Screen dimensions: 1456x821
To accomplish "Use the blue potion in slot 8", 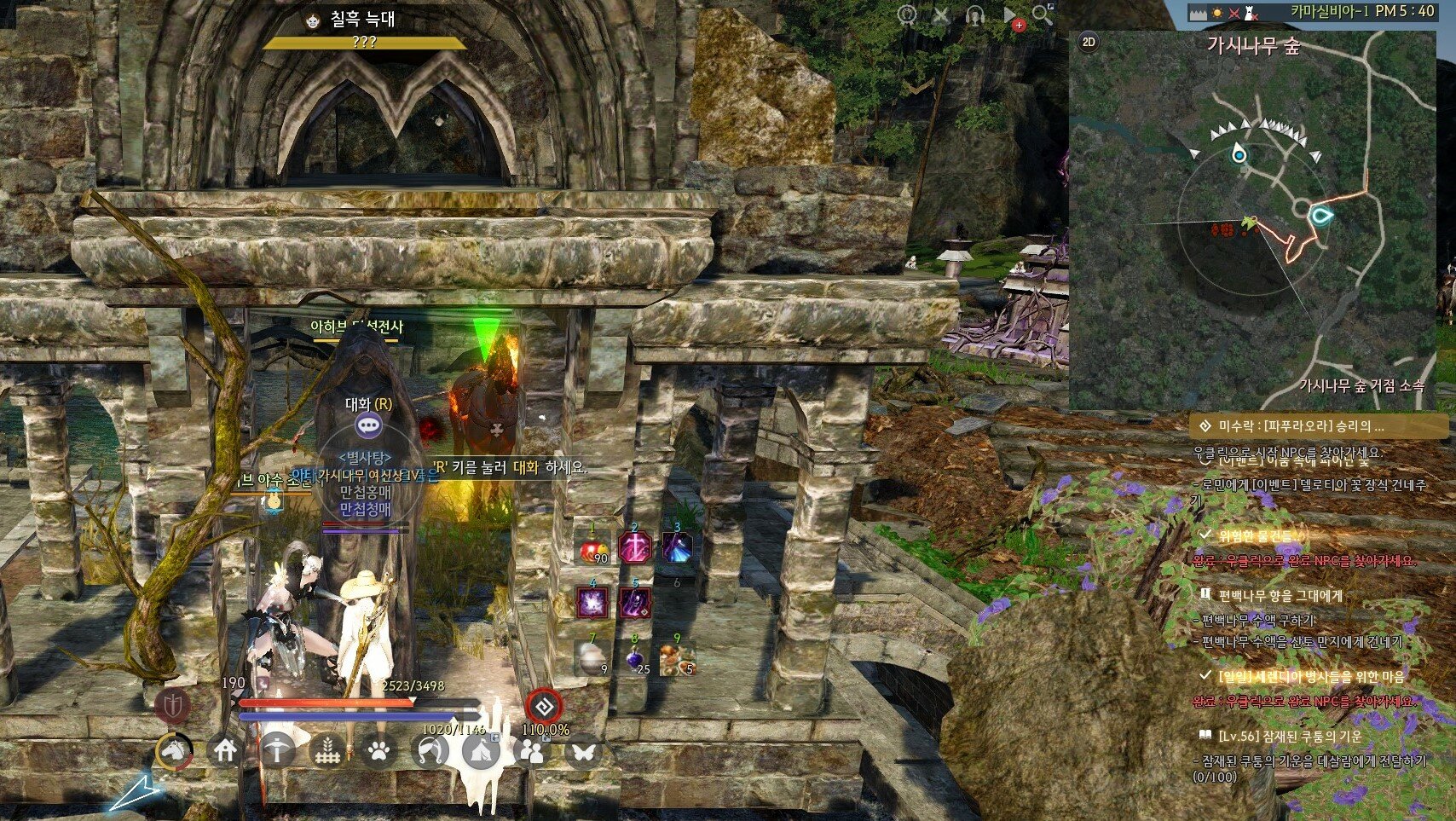I will (635, 658).
